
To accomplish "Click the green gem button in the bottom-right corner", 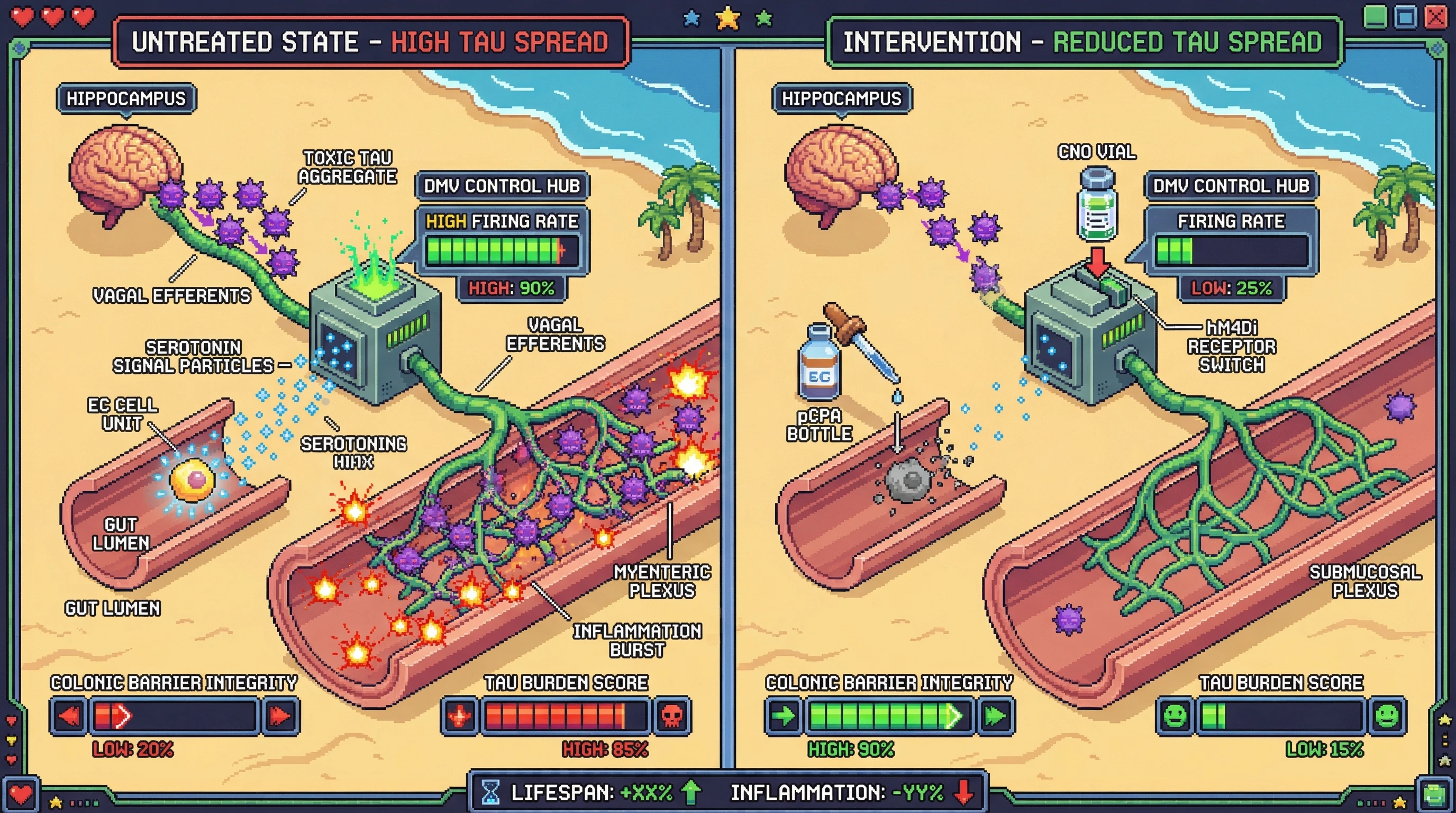I will [1434, 795].
